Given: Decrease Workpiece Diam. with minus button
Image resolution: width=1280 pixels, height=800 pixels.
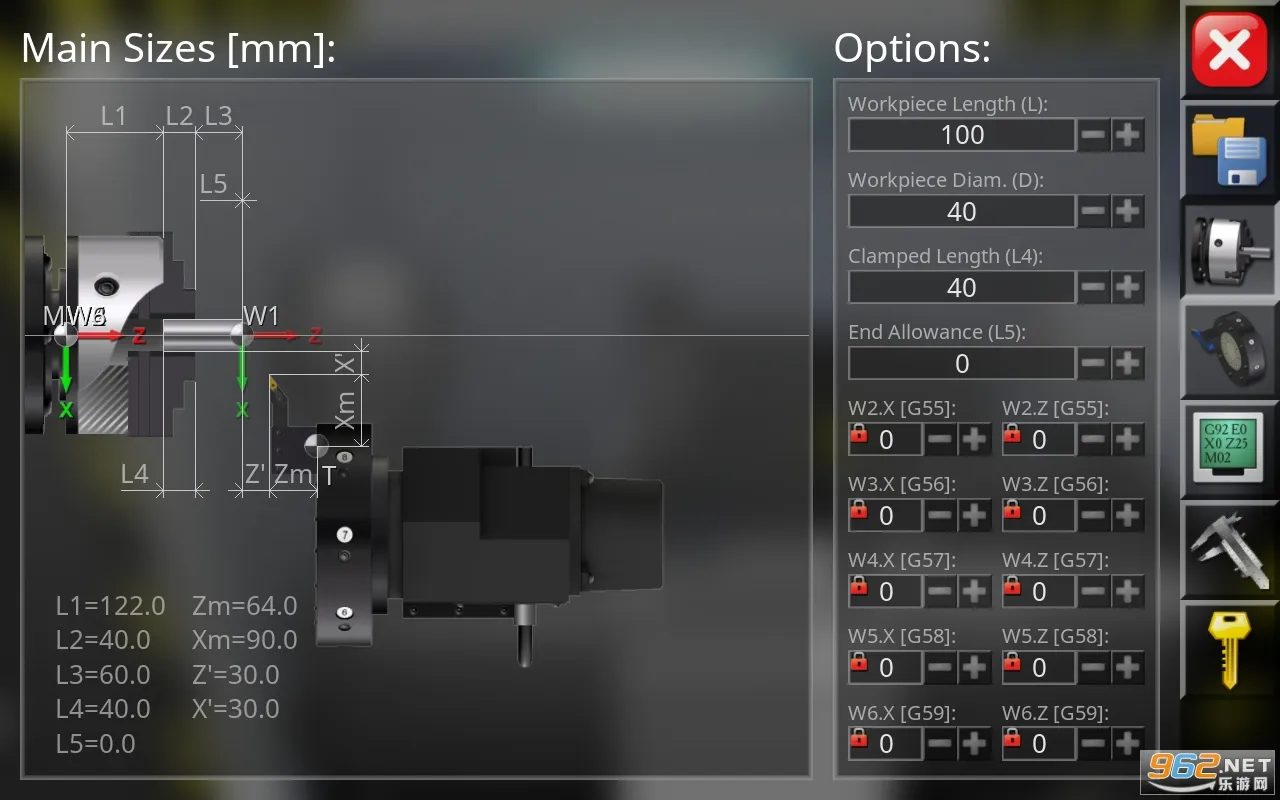Looking at the screenshot, I should tap(1093, 211).
